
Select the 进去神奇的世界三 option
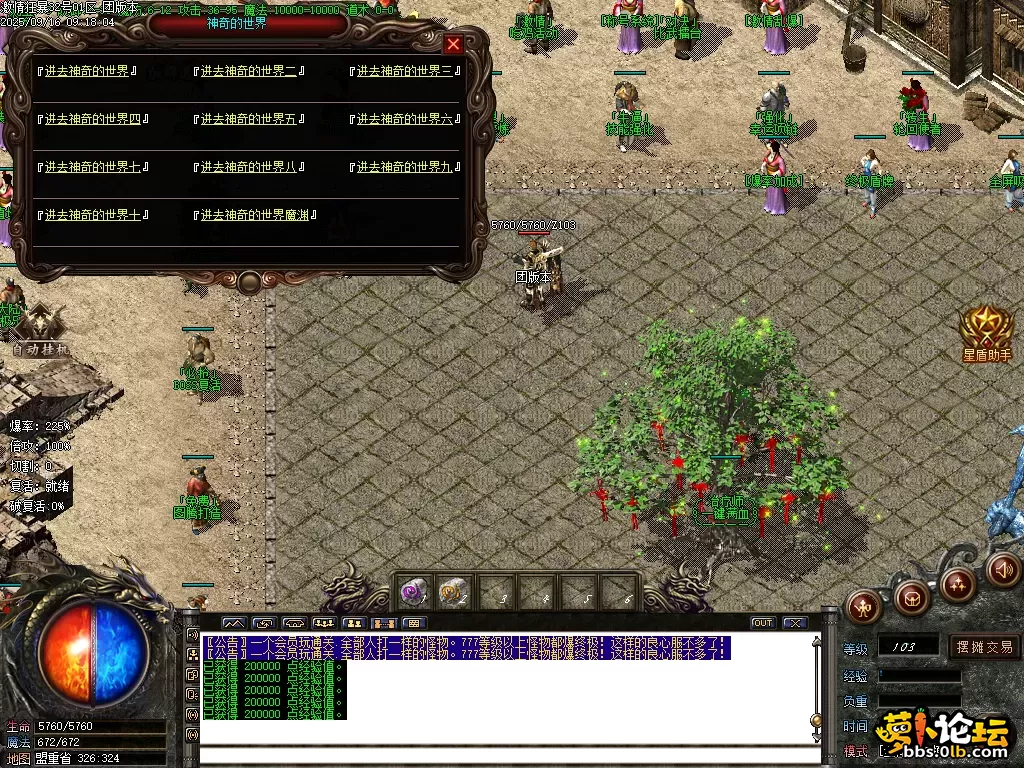405,71
